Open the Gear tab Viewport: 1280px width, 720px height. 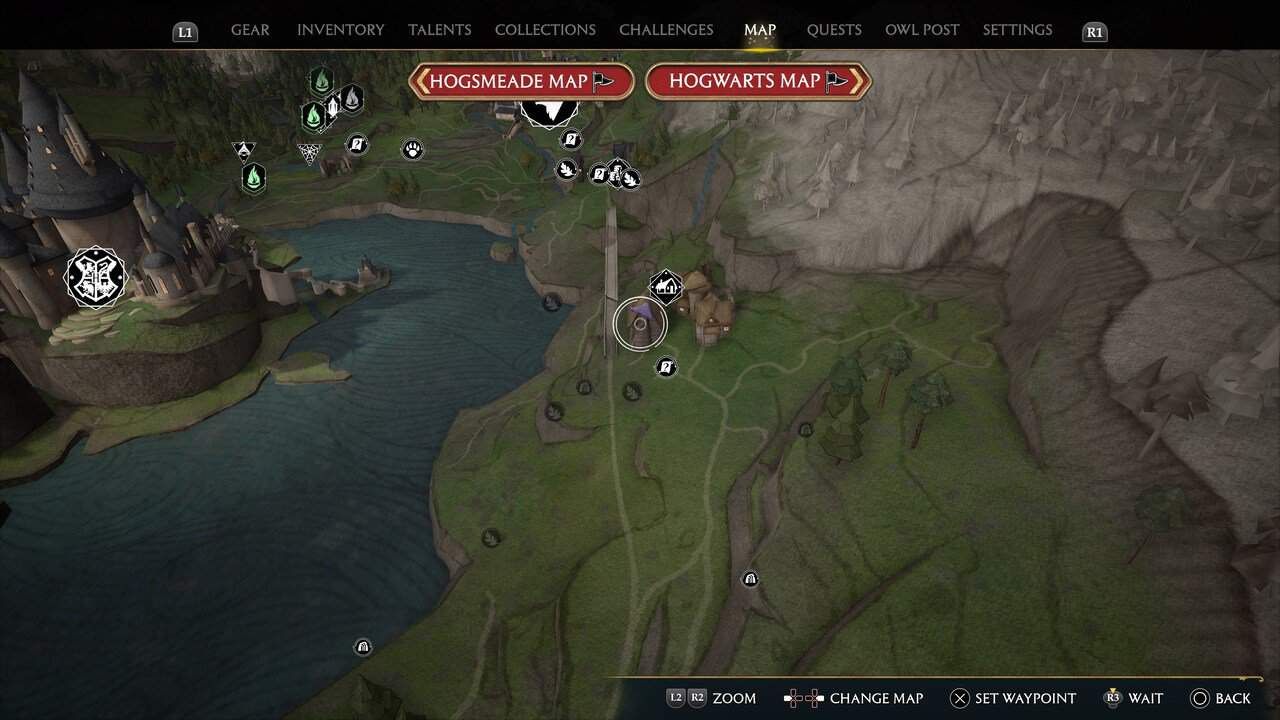pos(249,30)
